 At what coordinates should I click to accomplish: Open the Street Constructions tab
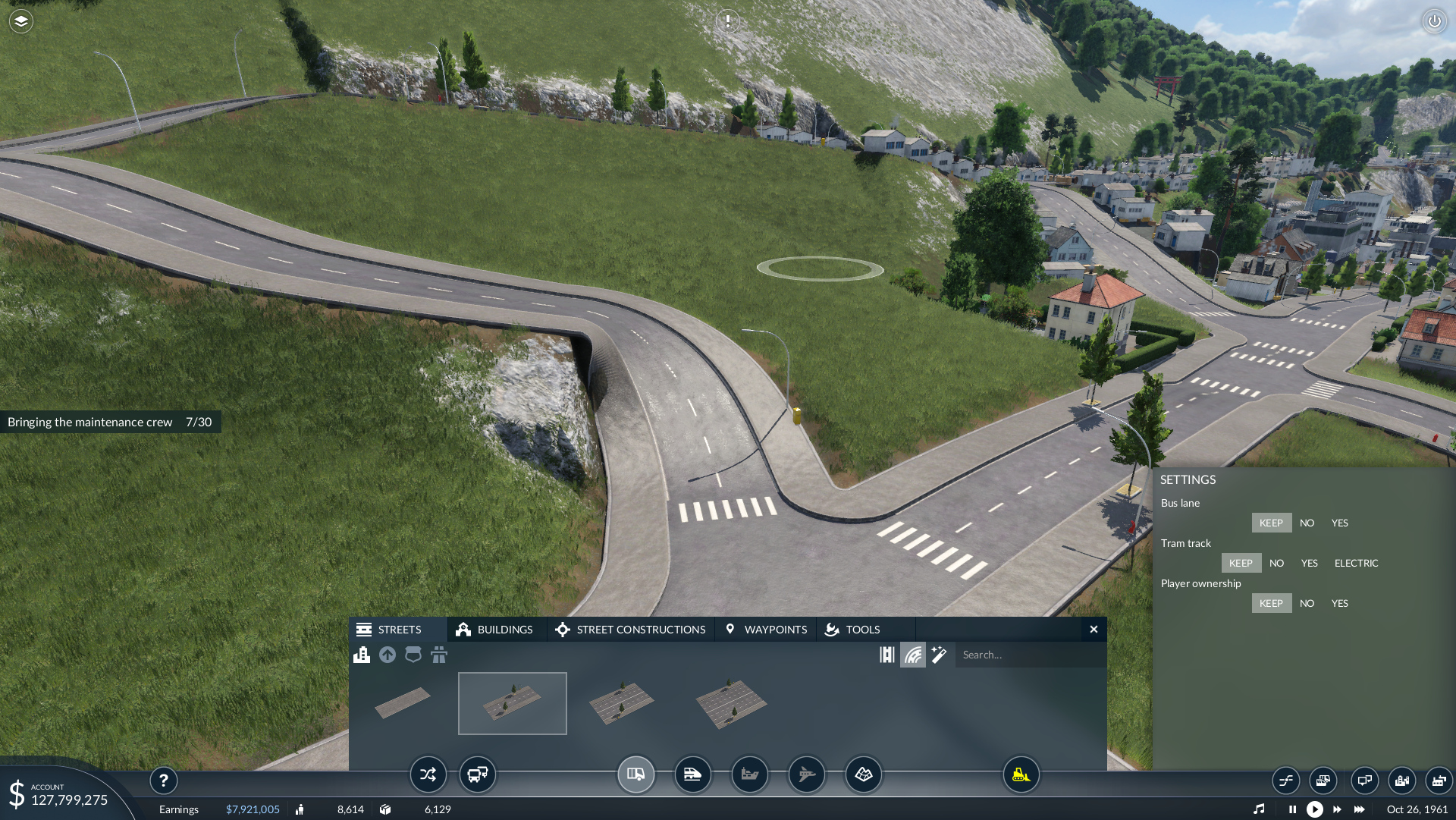(x=630, y=630)
